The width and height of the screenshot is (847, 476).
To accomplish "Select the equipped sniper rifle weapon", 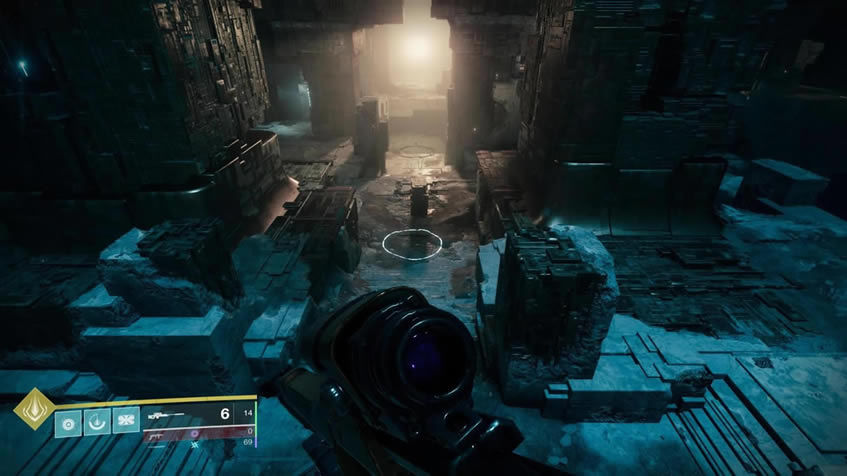I will 166,413.
